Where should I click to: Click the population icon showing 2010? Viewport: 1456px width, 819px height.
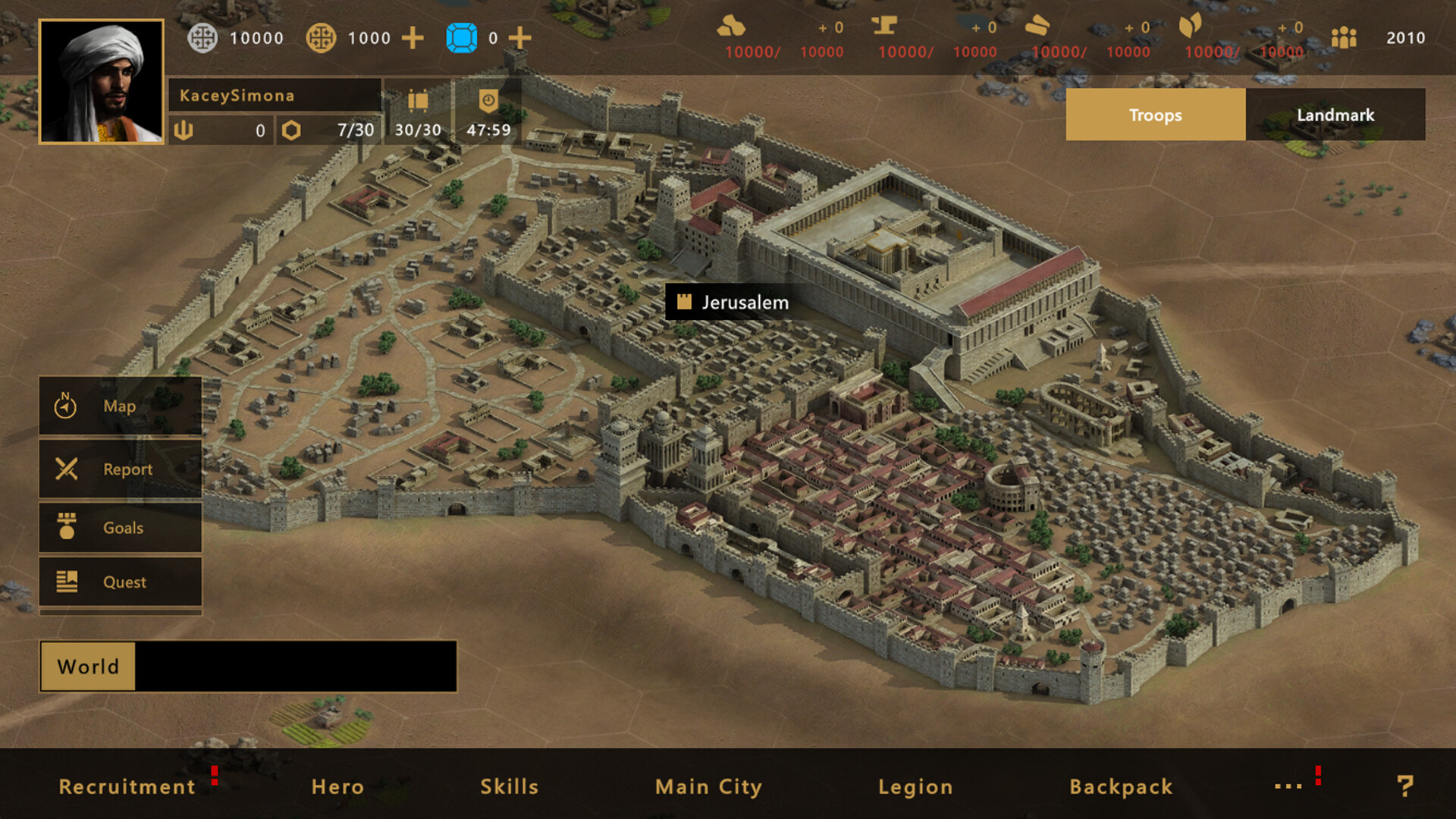[x=1345, y=37]
